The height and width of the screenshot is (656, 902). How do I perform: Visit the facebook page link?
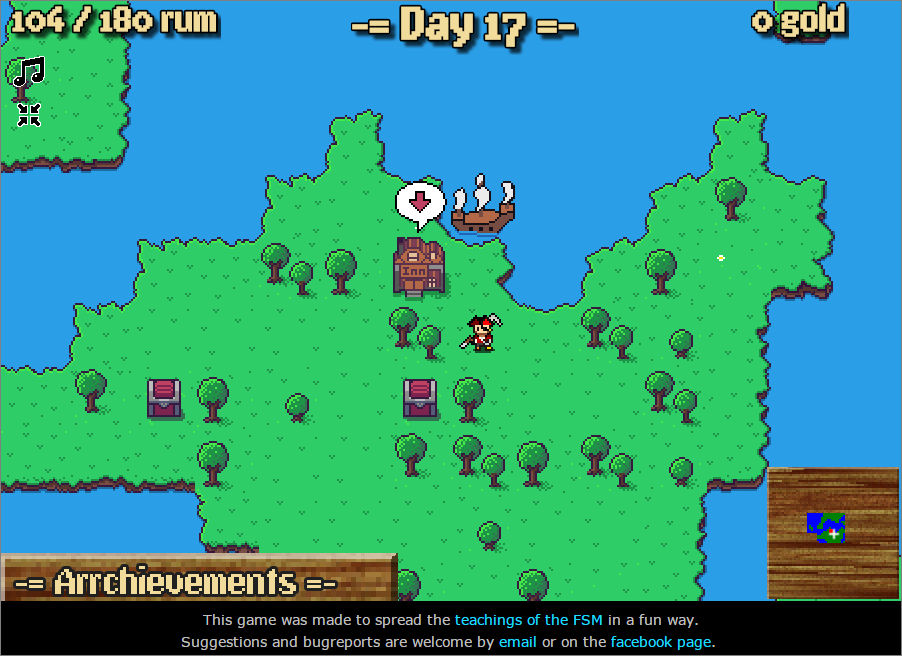click(x=660, y=642)
